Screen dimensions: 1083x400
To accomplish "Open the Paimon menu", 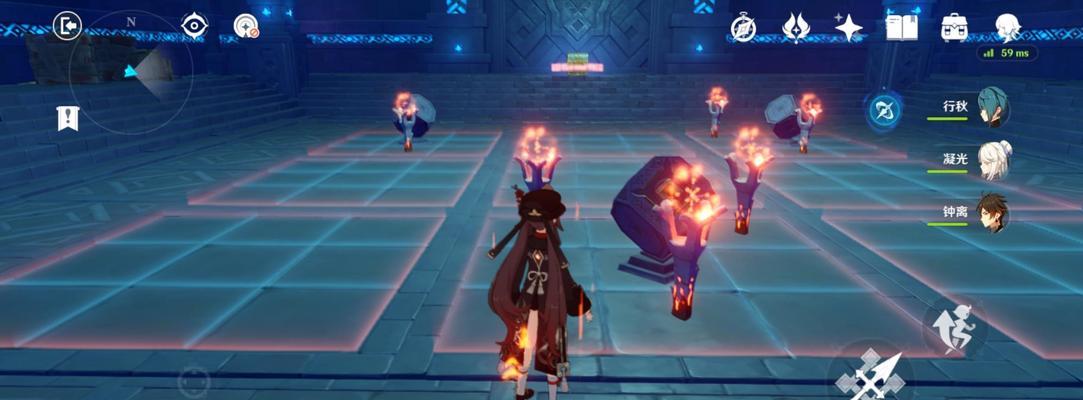I will click(1007, 28).
